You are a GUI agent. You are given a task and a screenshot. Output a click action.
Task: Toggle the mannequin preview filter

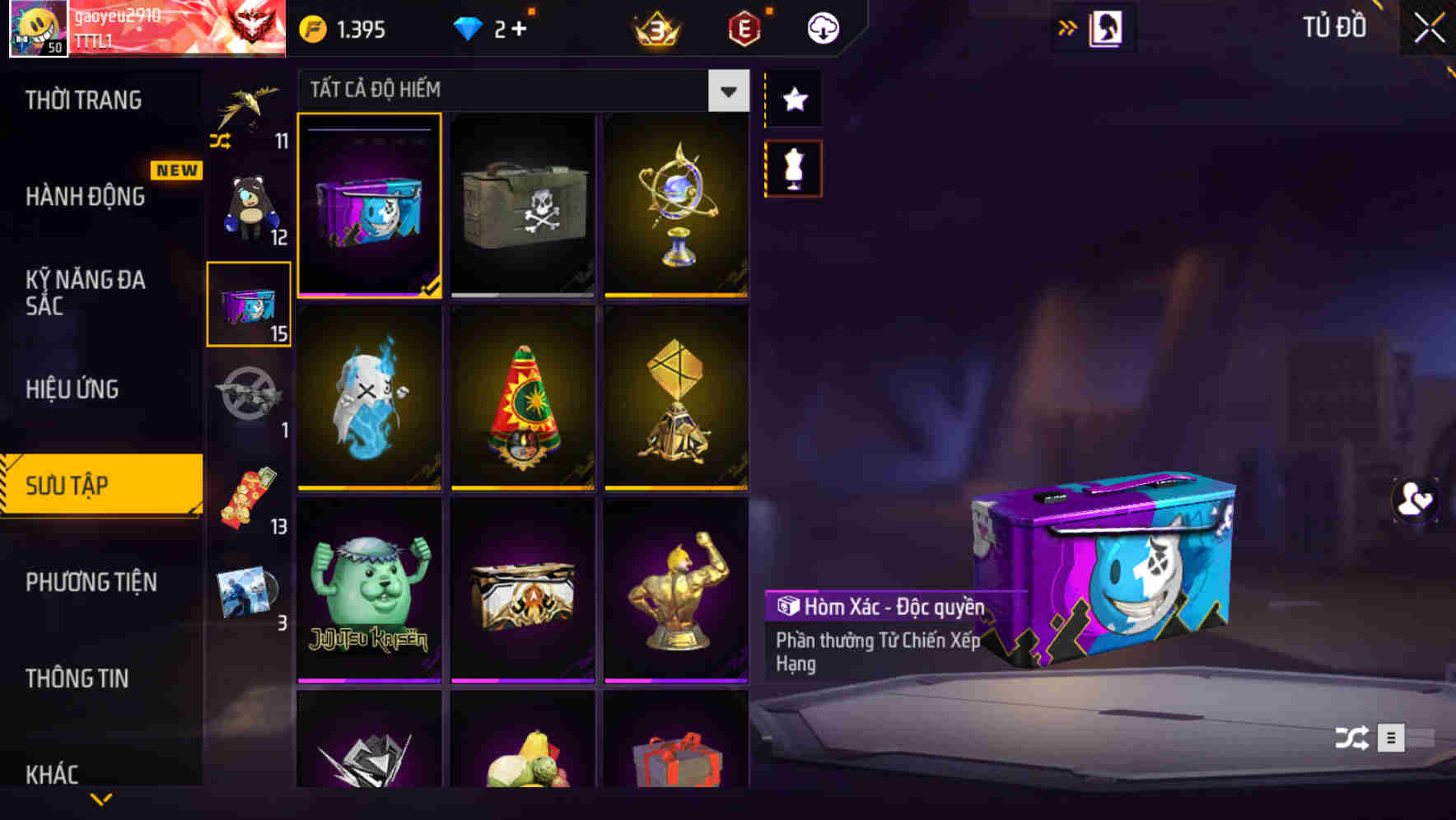(x=794, y=167)
